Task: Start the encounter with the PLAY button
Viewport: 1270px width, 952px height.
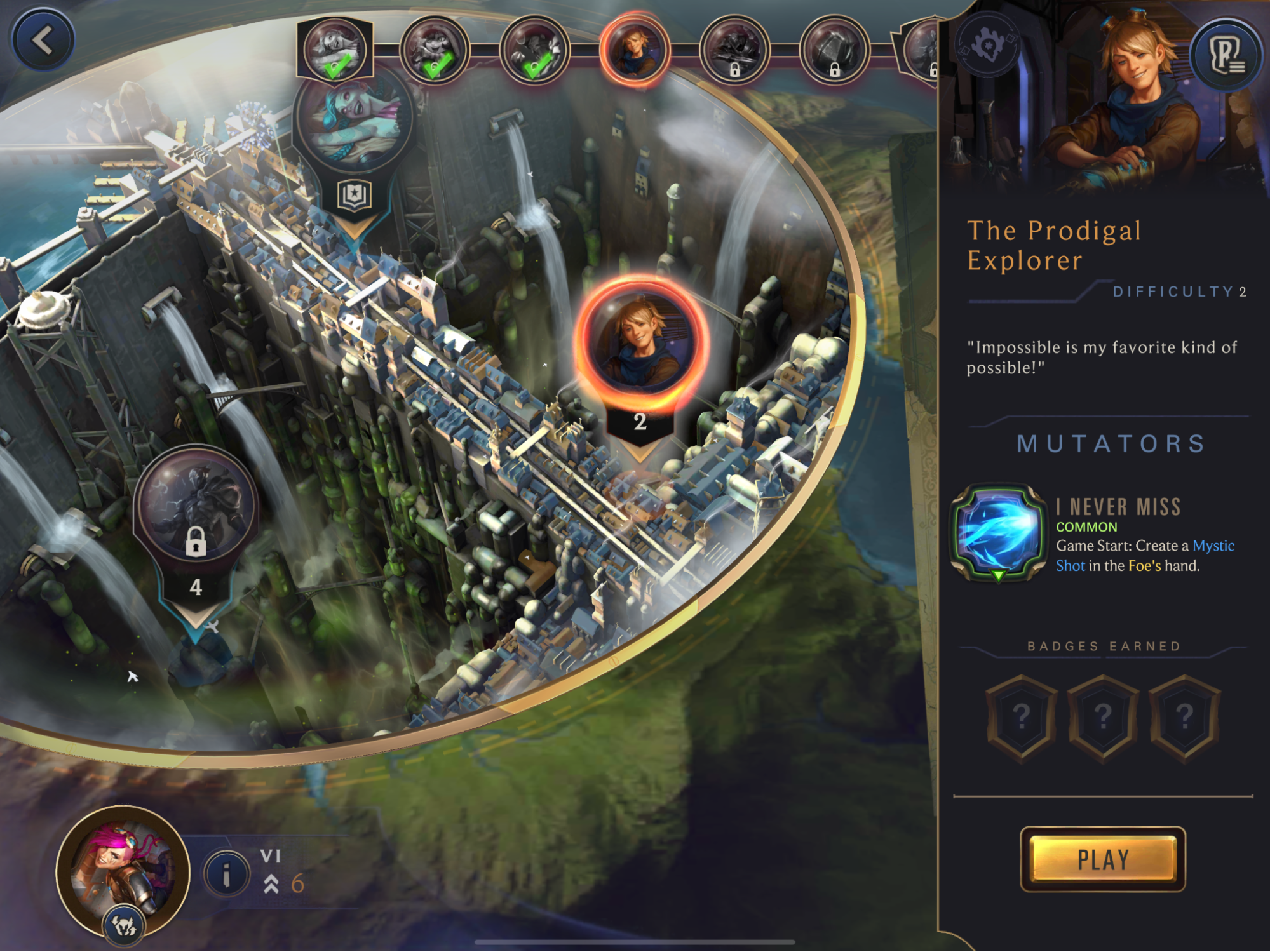Action: click(x=1102, y=859)
